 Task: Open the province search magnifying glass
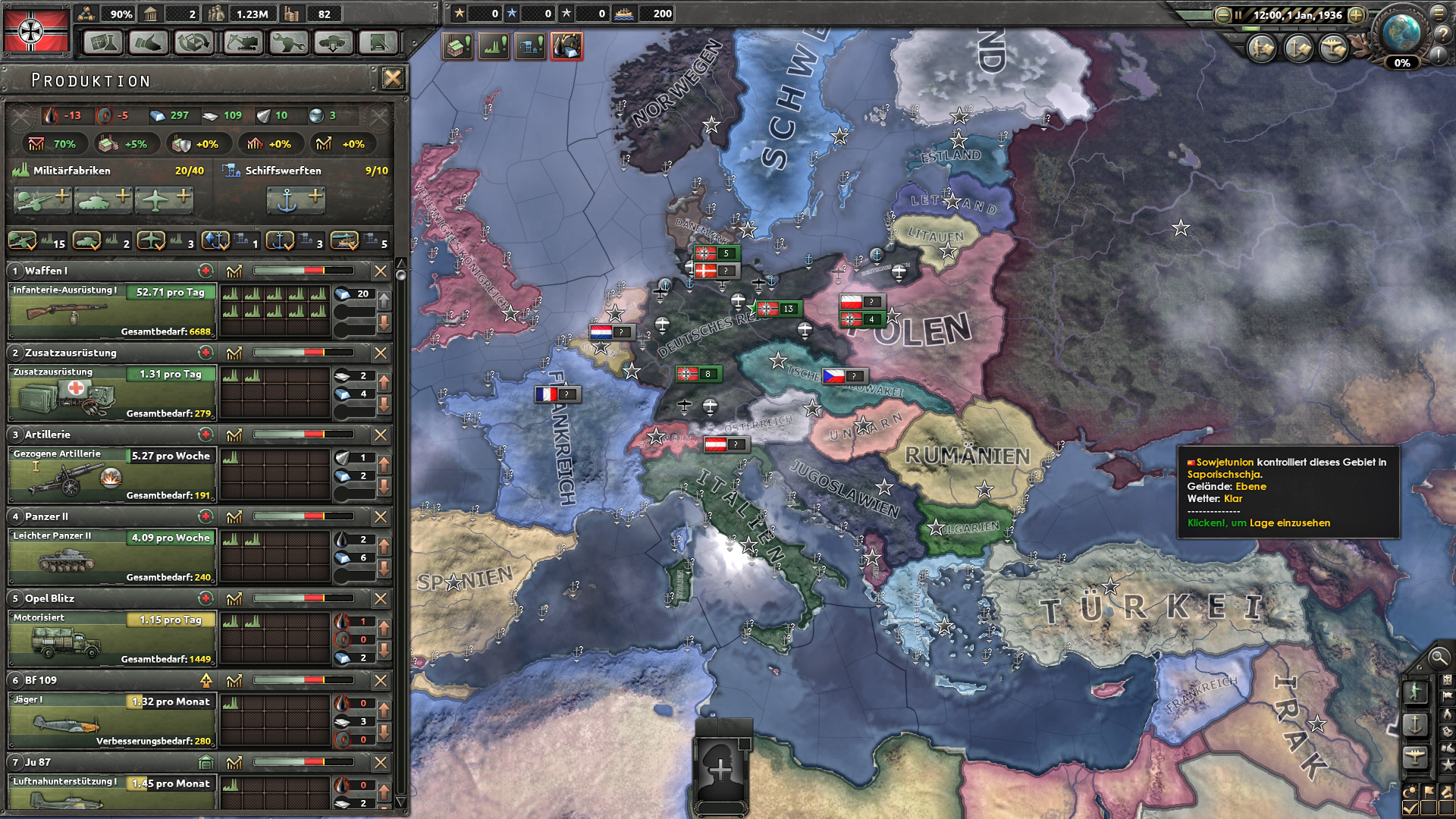[1438, 657]
